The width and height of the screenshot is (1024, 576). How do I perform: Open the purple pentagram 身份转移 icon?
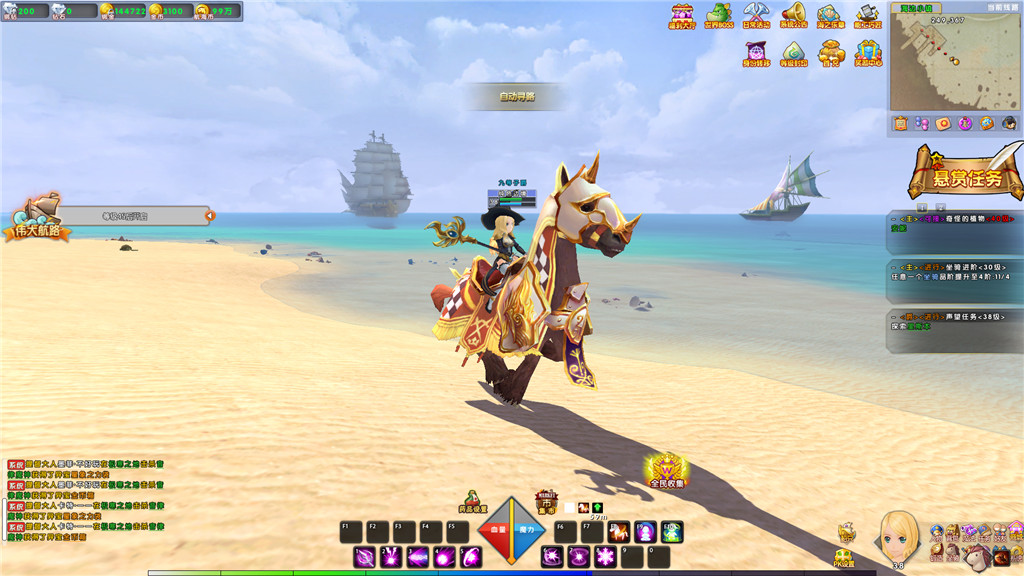(756, 52)
